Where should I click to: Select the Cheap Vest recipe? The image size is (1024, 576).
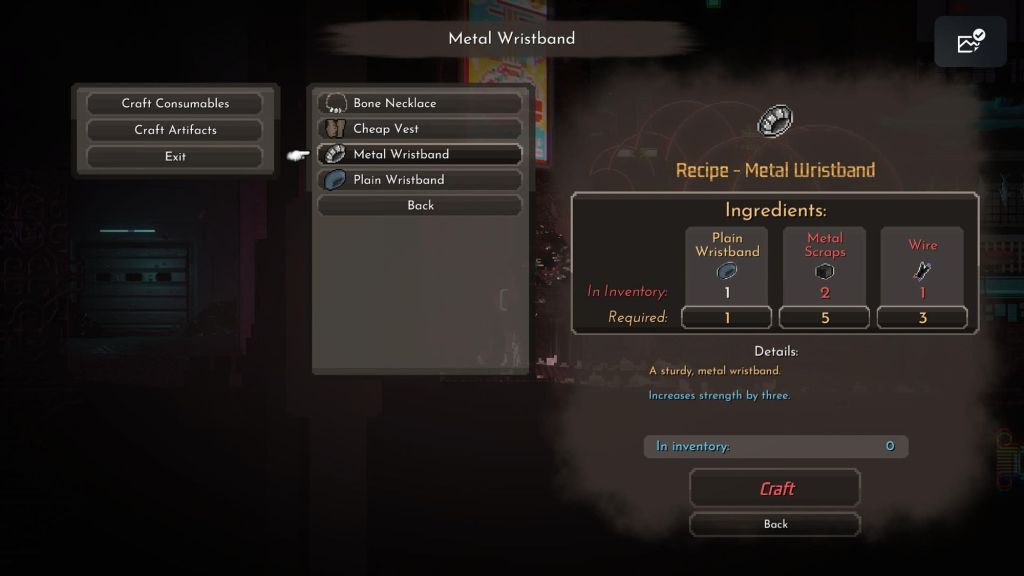[420, 129]
